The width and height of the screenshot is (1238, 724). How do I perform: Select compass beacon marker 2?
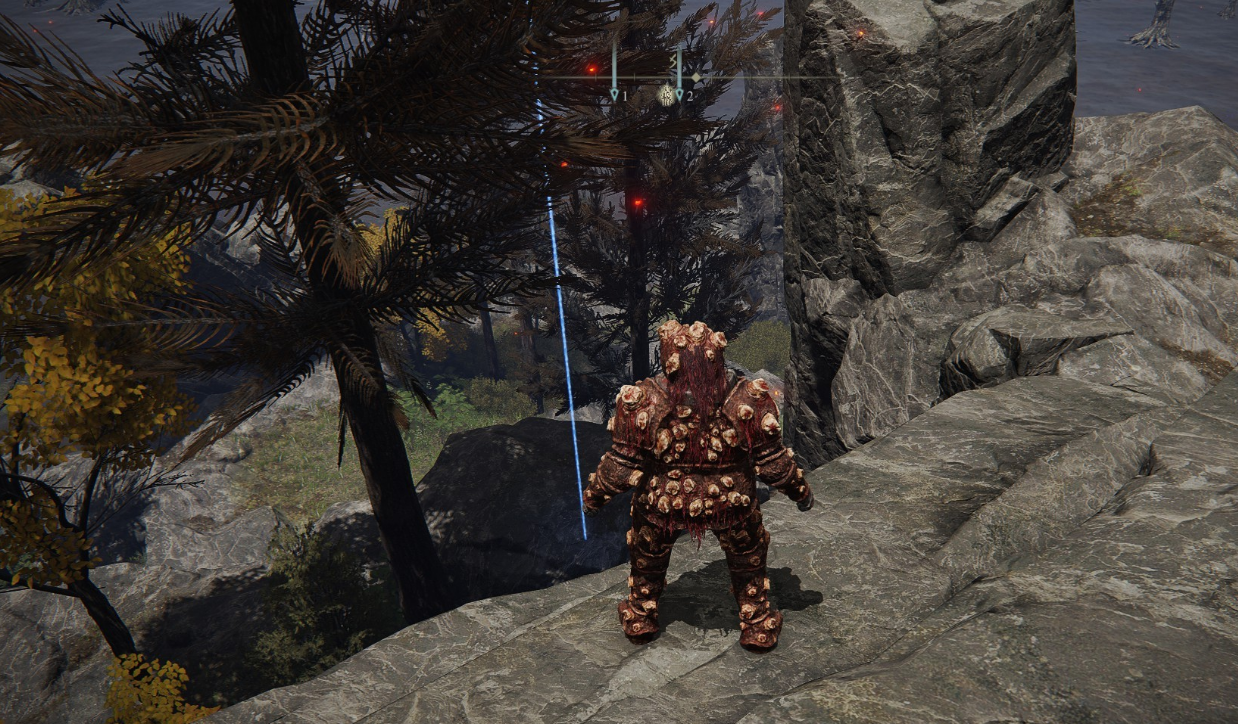click(x=679, y=93)
